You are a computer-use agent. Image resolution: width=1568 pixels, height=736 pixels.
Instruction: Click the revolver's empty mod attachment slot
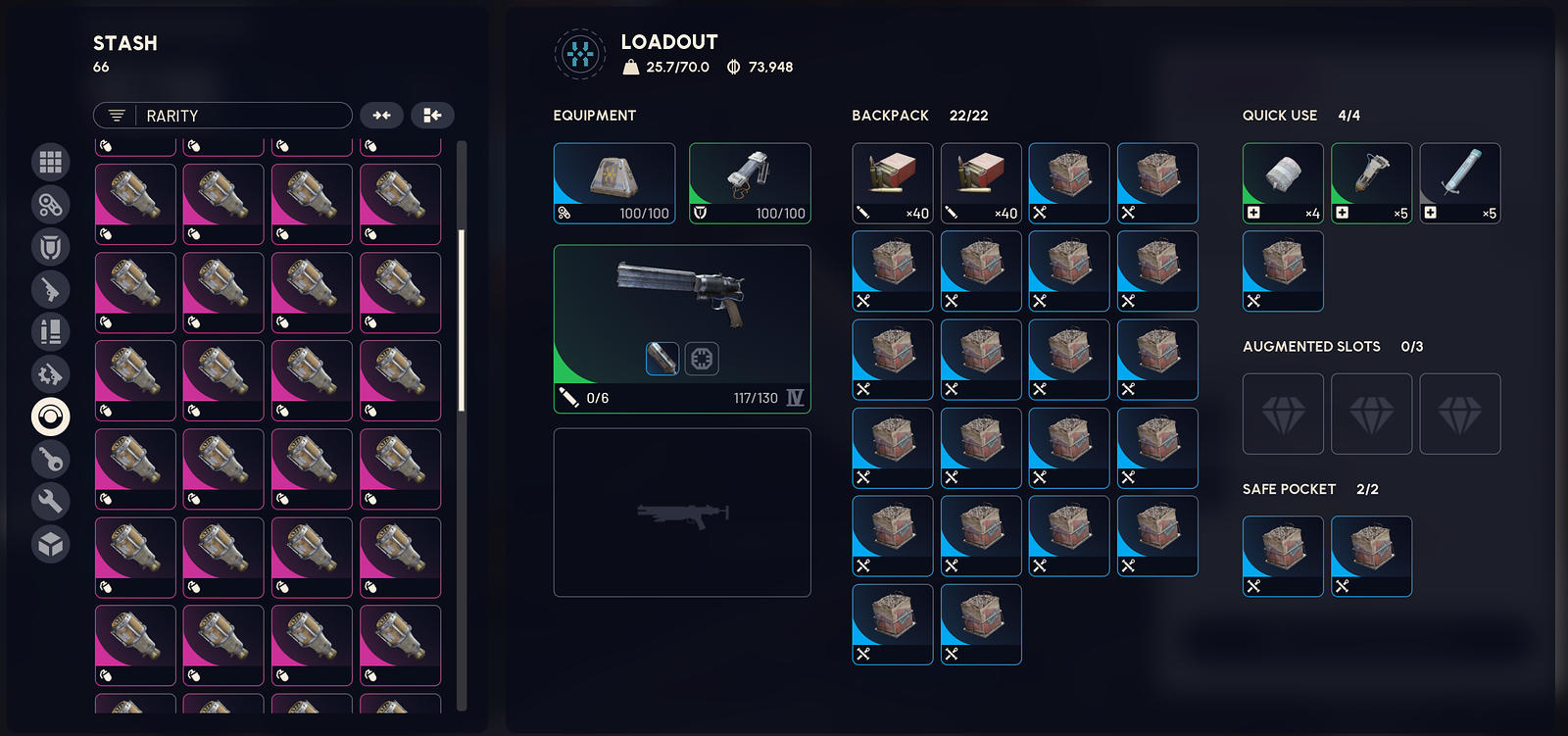click(702, 359)
